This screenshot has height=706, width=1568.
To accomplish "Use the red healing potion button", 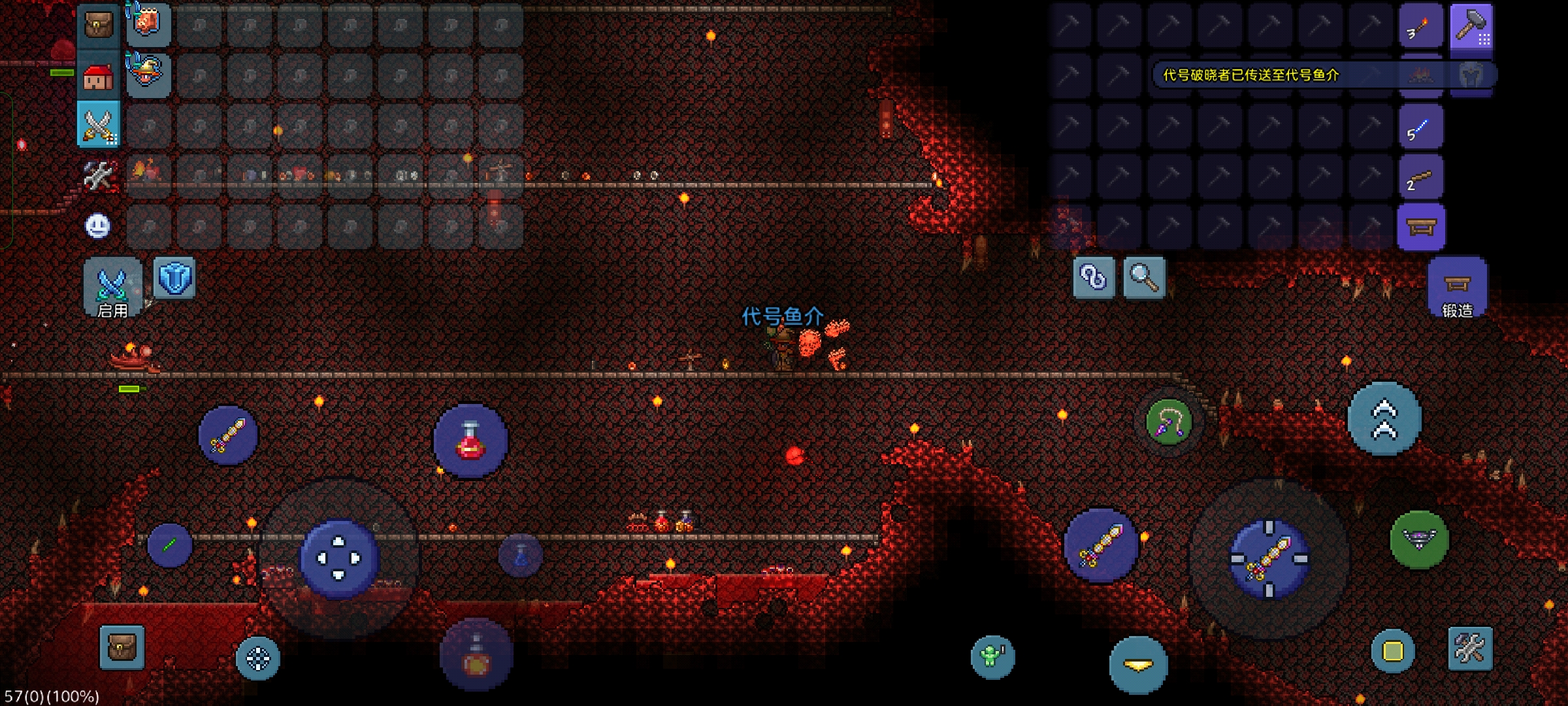I will point(470,441).
